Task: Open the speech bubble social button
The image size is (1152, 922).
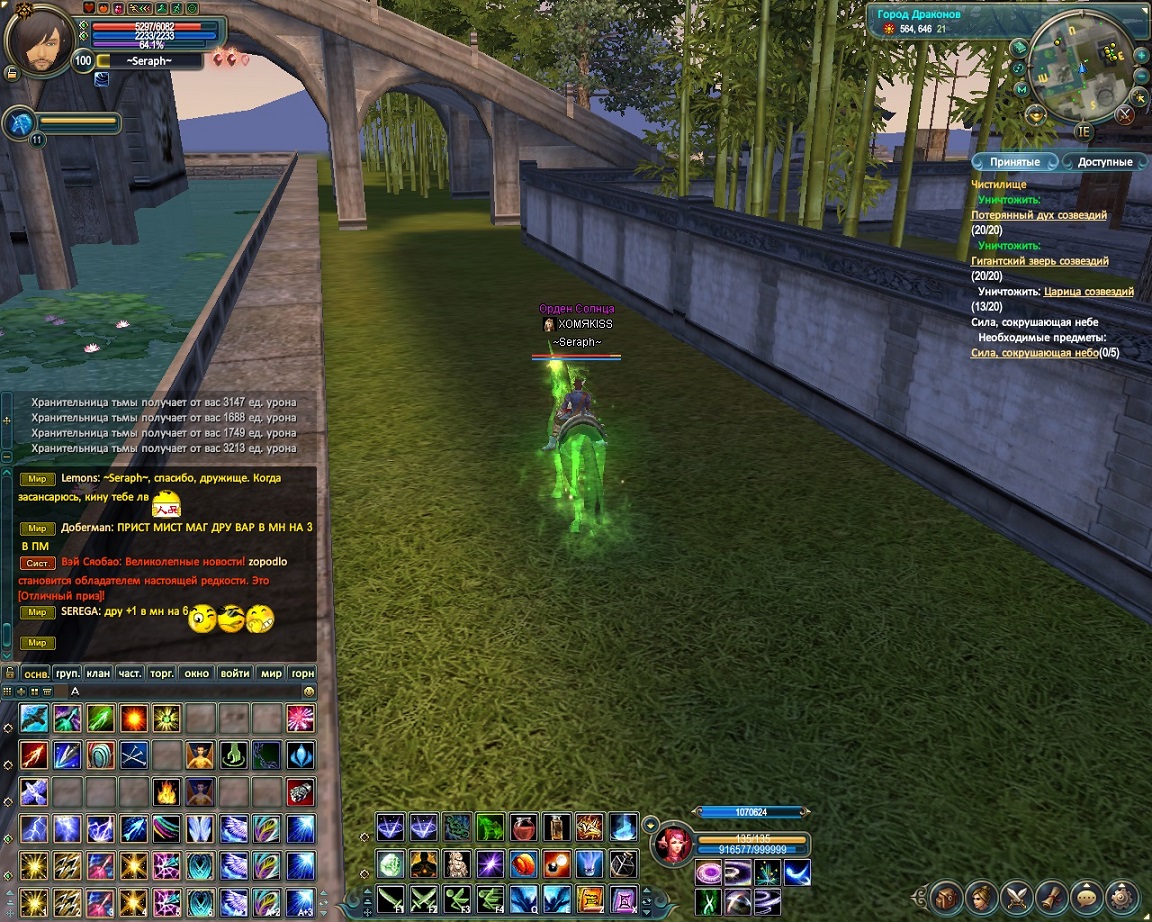Action: [x=1087, y=894]
